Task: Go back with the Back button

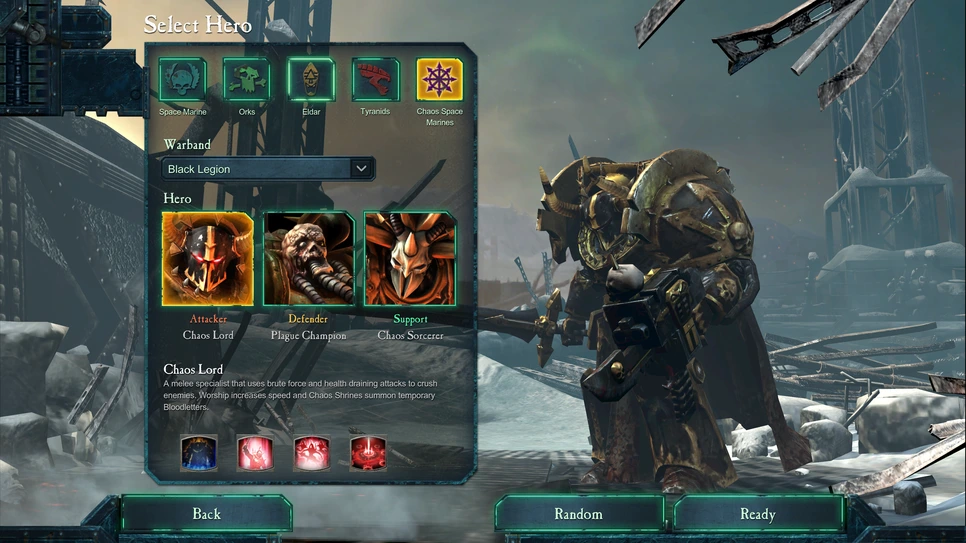Action: coord(206,514)
